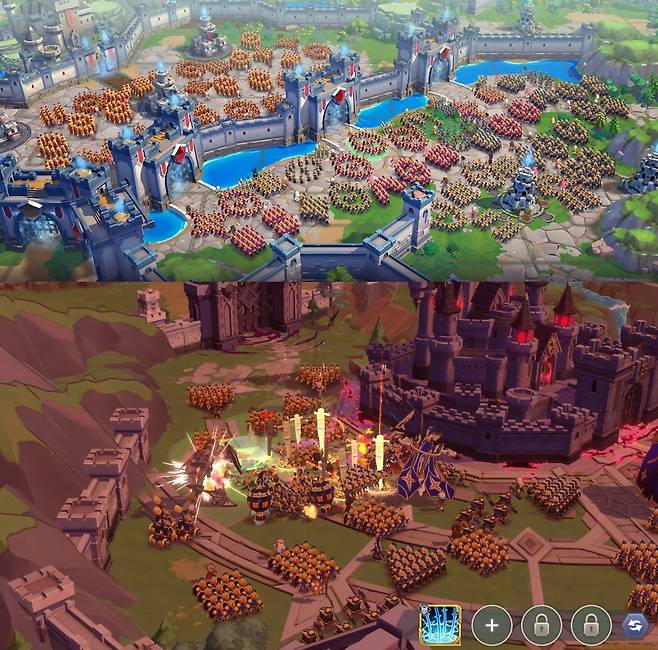
Task: Activate the blue lightning skill icon
Action: (439, 626)
